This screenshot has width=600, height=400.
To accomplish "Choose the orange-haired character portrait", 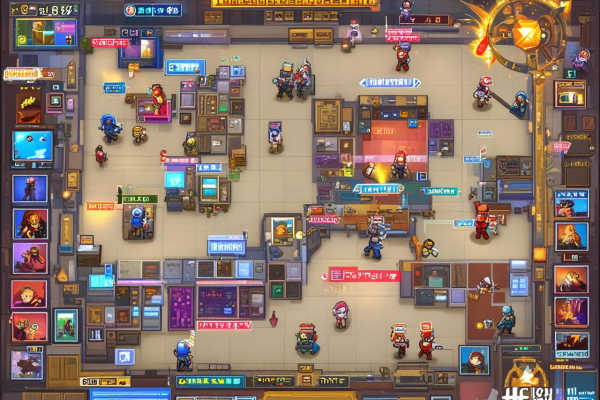I will click(x=29, y=223).
